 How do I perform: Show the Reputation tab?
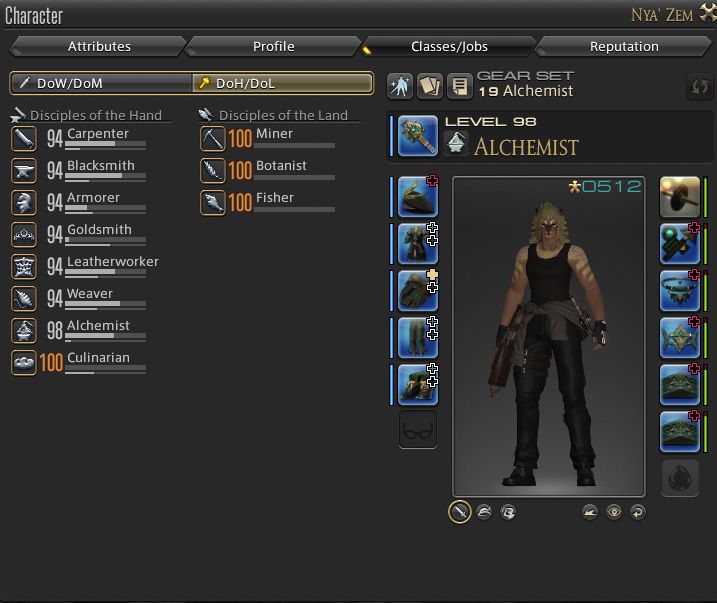click(624, 46)
